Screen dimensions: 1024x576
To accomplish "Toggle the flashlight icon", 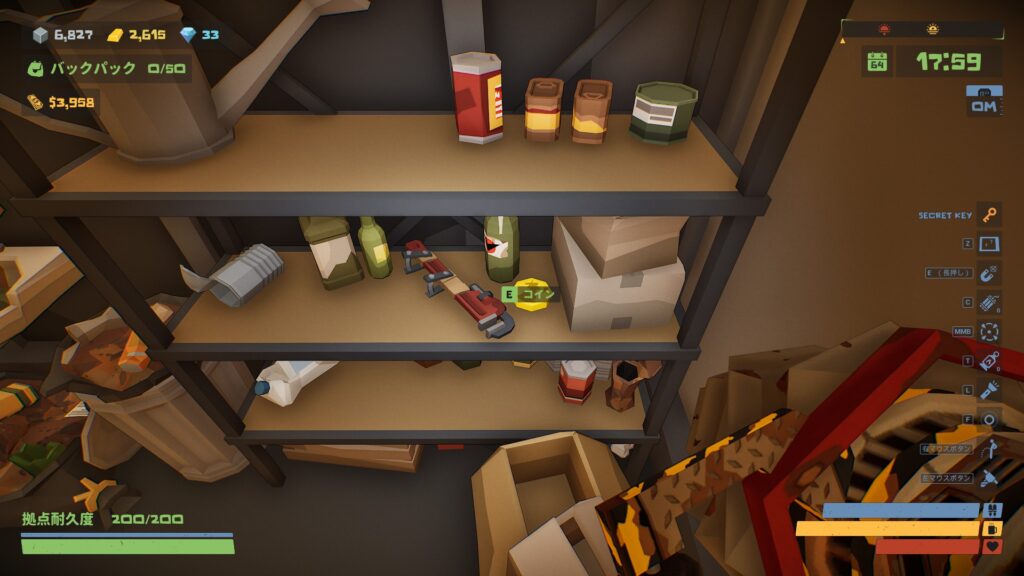I will pos(989,390).
